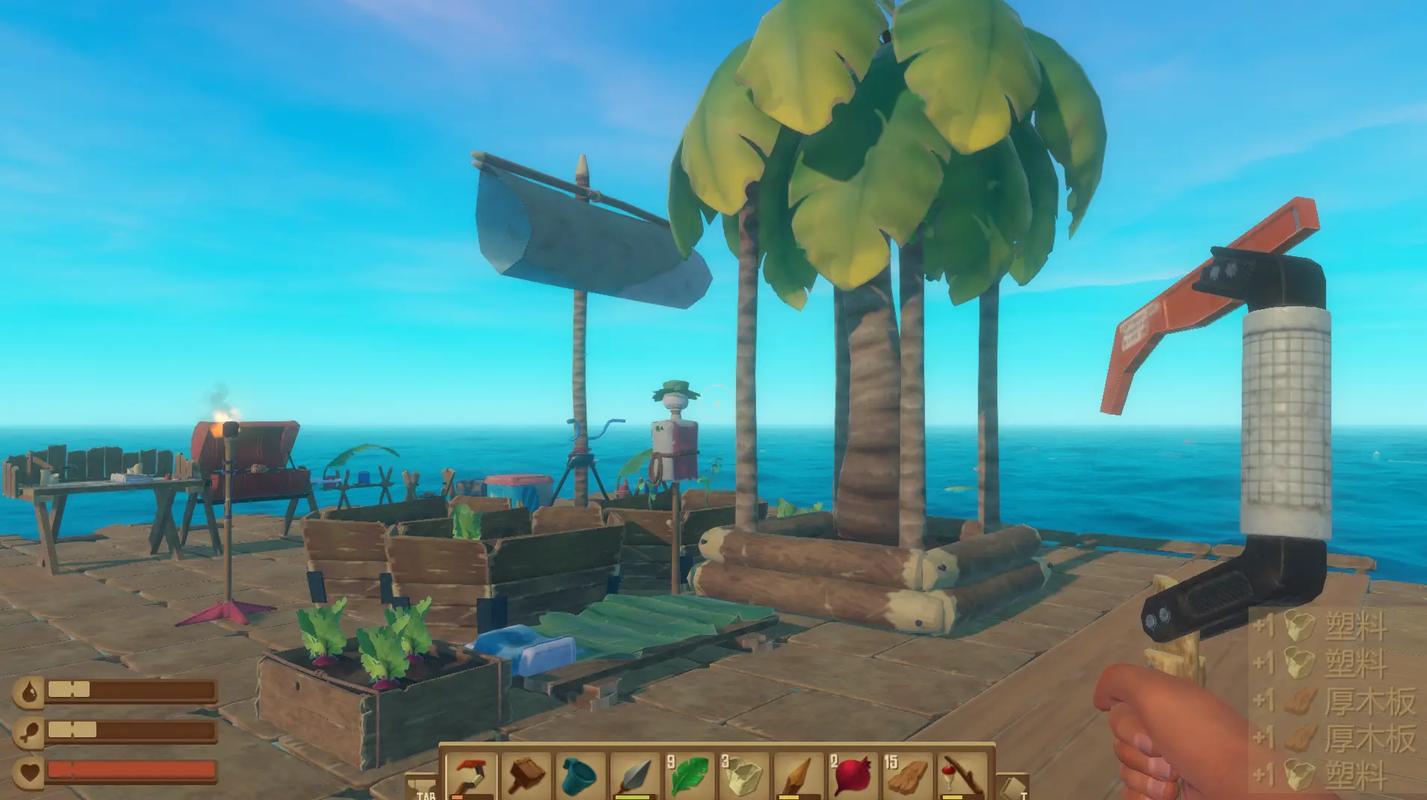Select the wooden plank stack
Screen dimensions: 1427x800
pos(907,775)
